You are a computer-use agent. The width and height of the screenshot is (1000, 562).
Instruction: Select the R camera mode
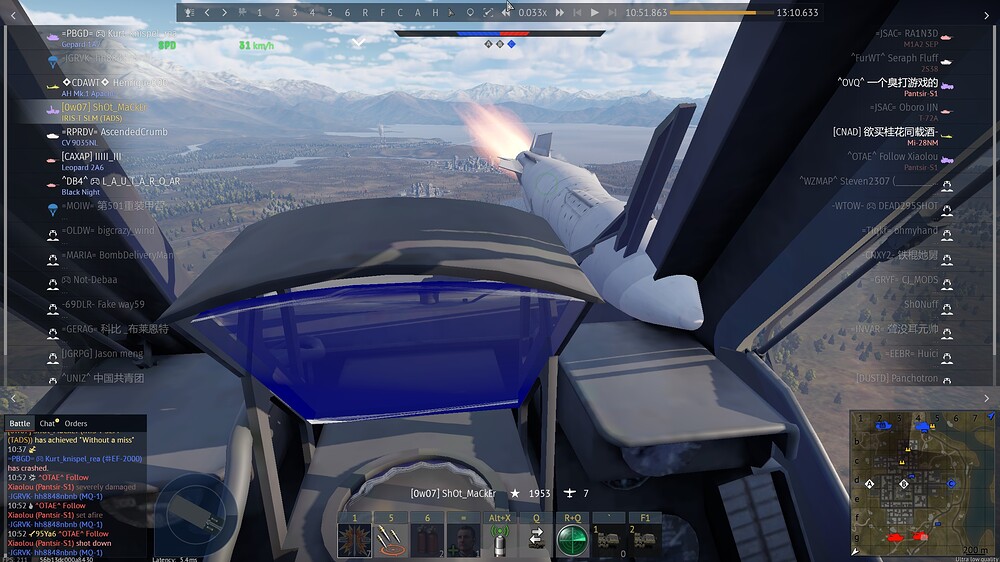[365, 12]
